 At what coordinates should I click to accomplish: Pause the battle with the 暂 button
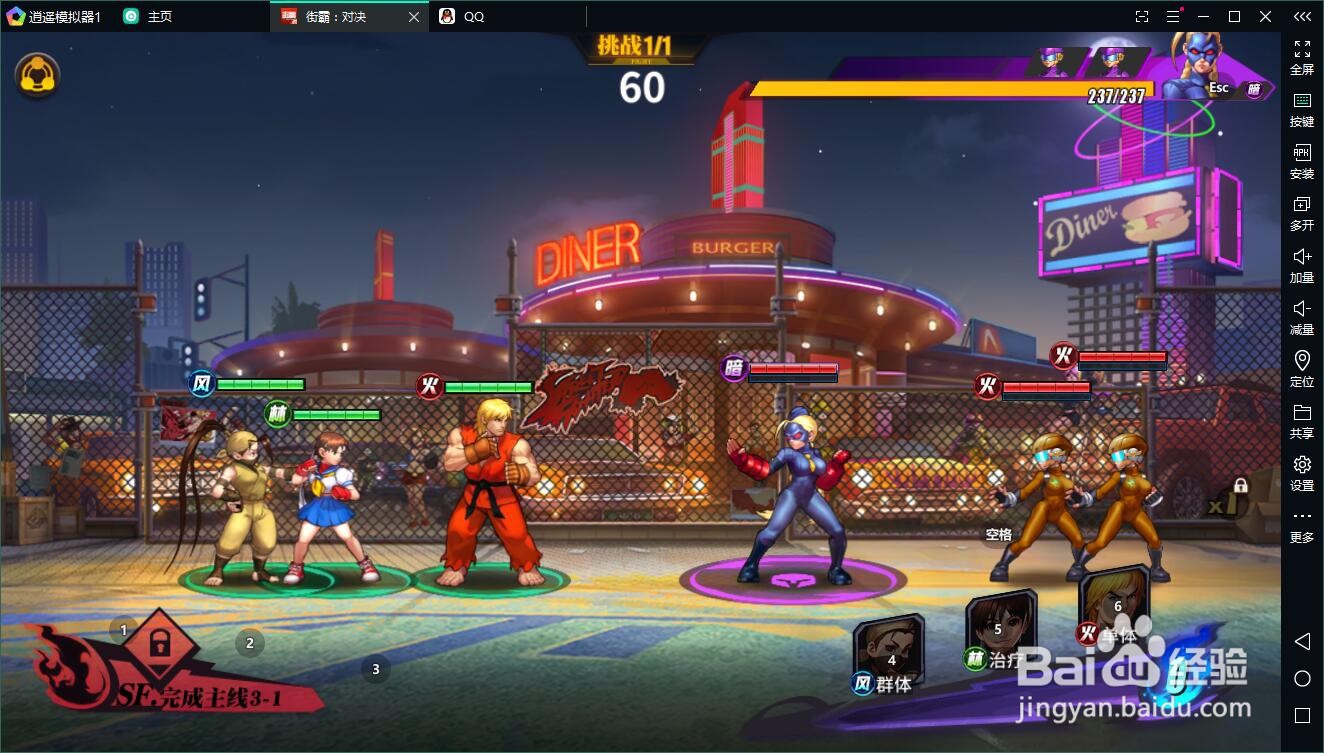point(1253,89)
